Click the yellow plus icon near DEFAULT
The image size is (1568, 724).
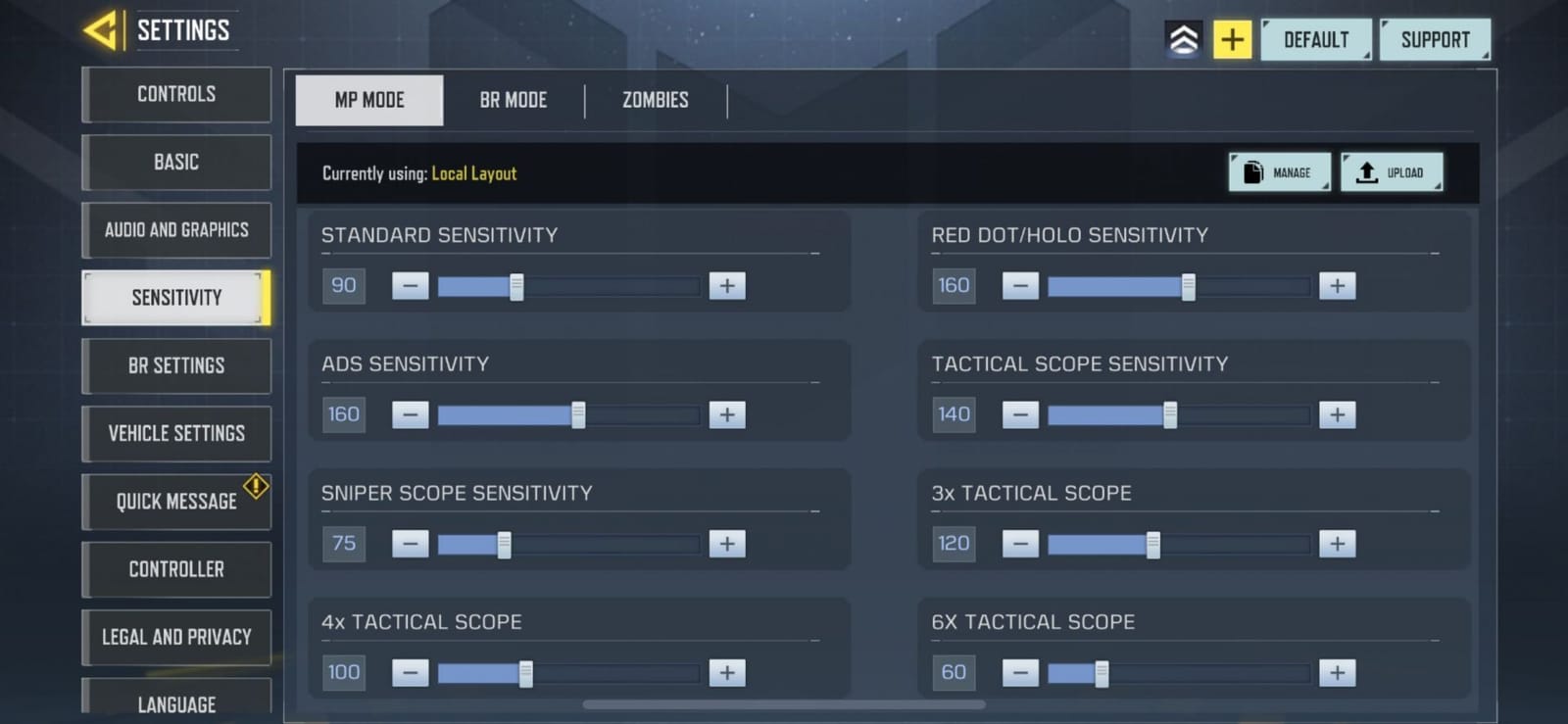click(x=1232, y=39)
